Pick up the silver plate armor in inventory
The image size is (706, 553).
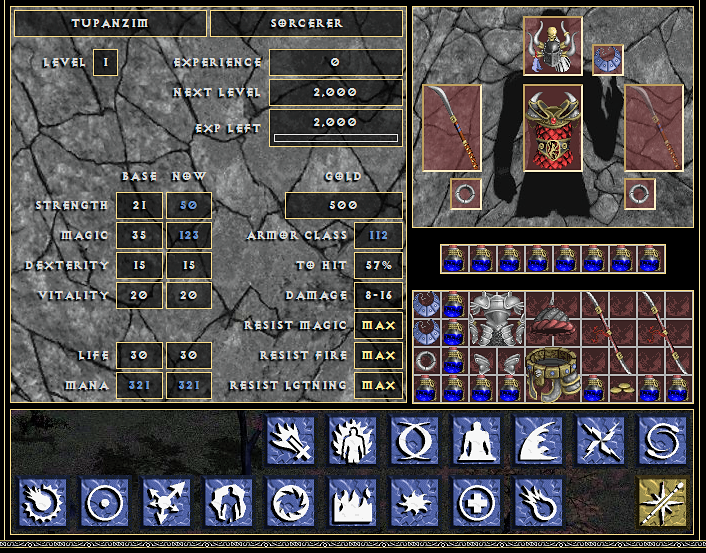tap(497, 318)
